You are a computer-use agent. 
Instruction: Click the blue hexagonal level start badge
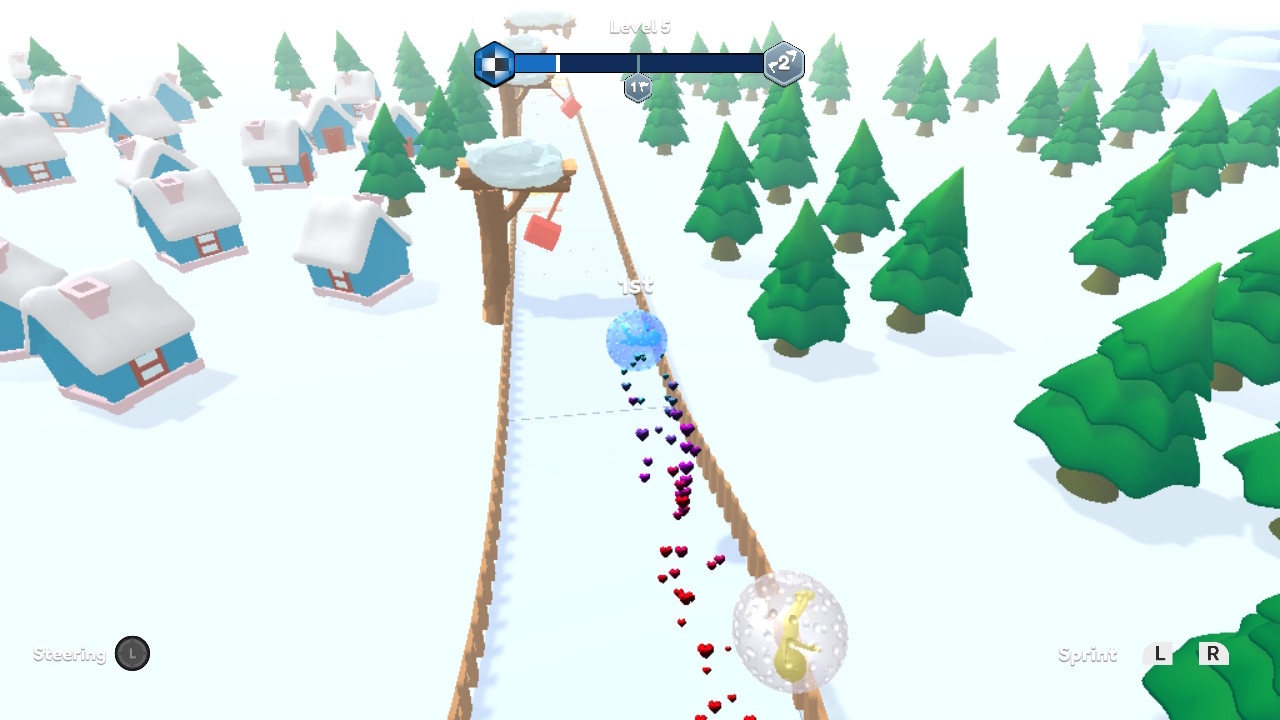coord(496,63)
